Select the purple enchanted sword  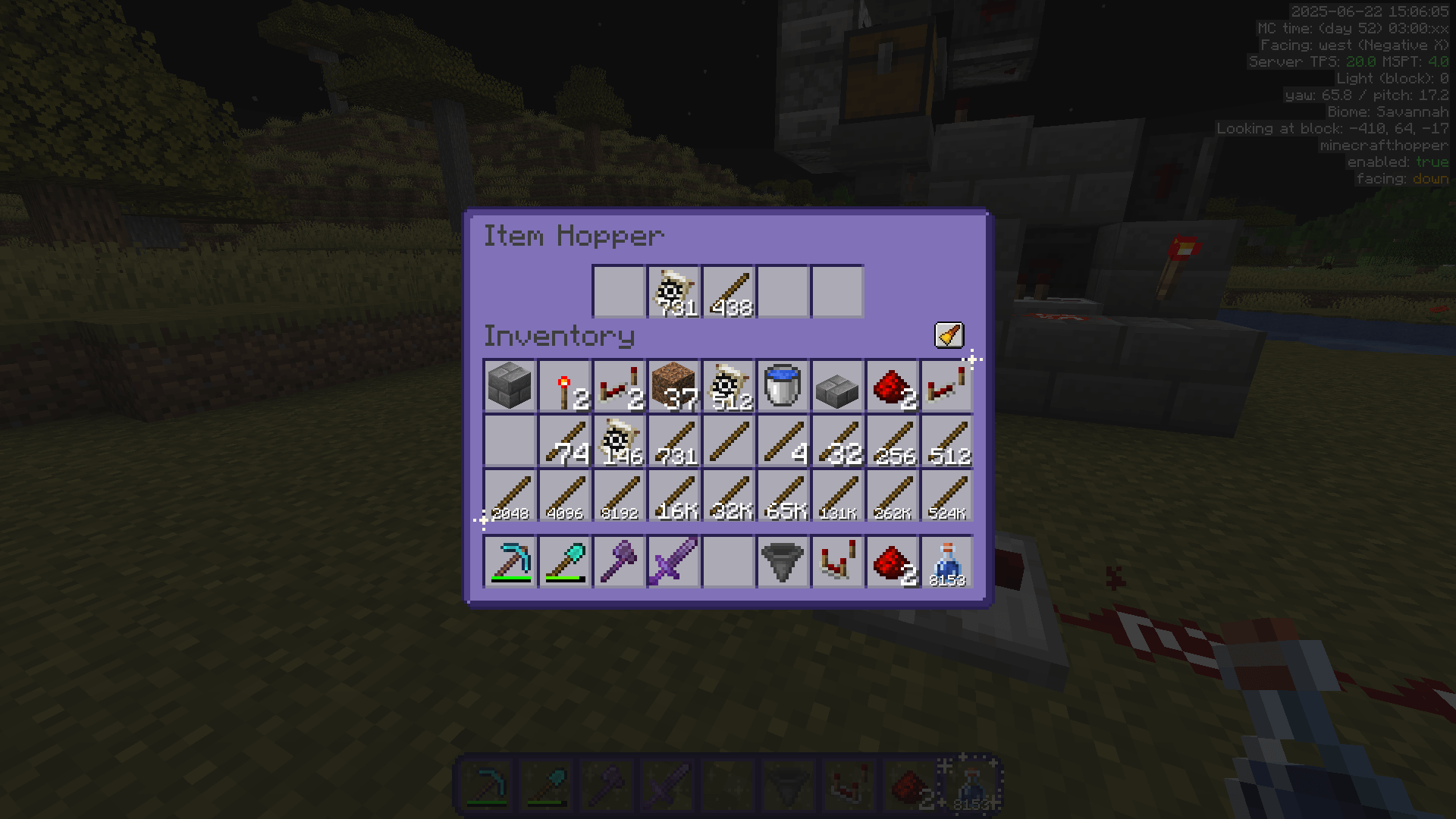tap(673, 561)
